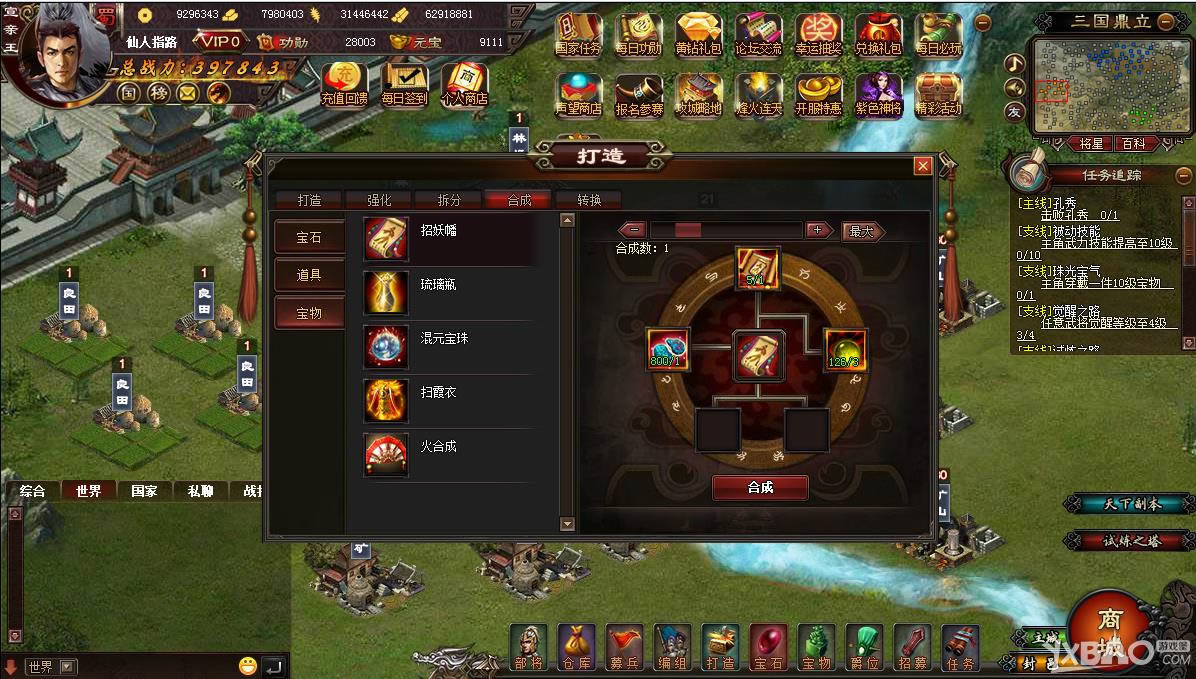Open the 每日签到 daily sign-in

pyautogui.click(x=404, y=85)
